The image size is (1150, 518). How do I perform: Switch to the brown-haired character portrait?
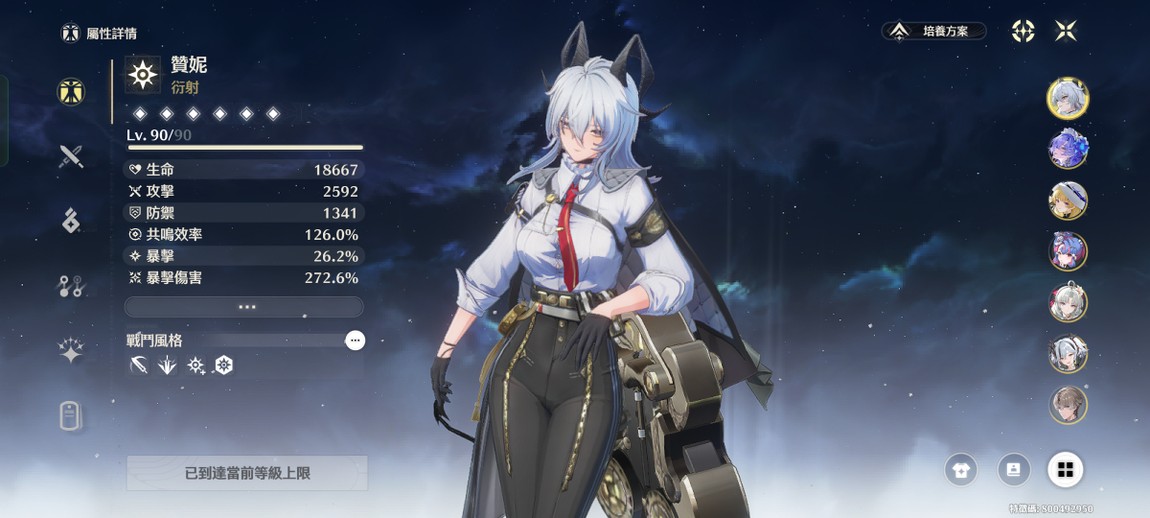[1067, 405]
